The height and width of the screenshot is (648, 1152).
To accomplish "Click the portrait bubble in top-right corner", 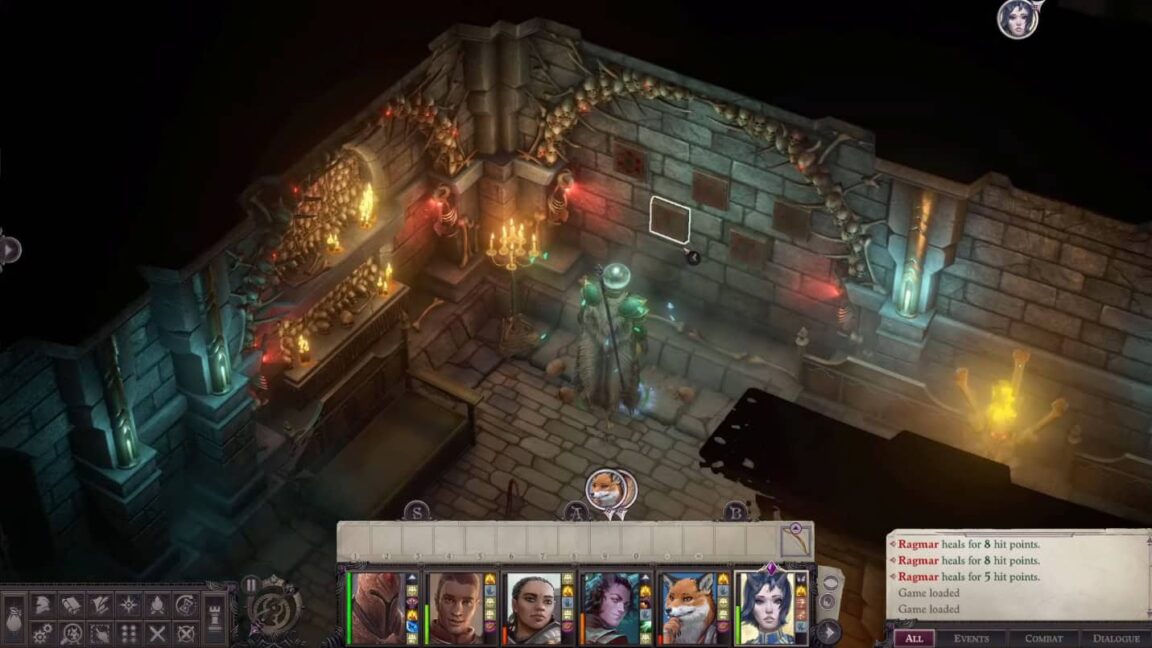I will tap(1017, 19).
